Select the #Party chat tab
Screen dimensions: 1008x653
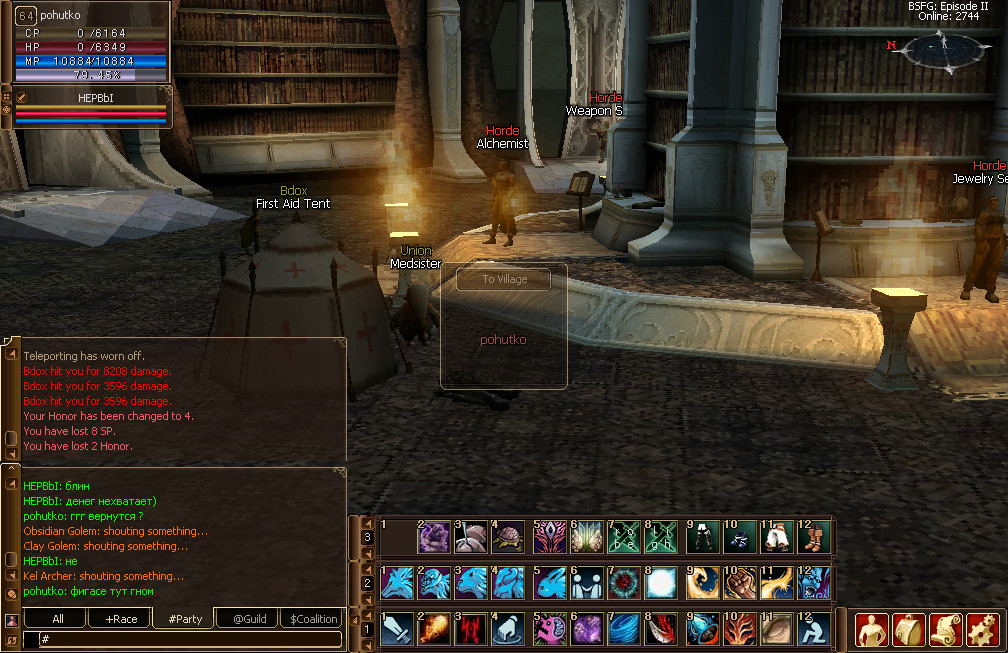(x=185, y=619)
